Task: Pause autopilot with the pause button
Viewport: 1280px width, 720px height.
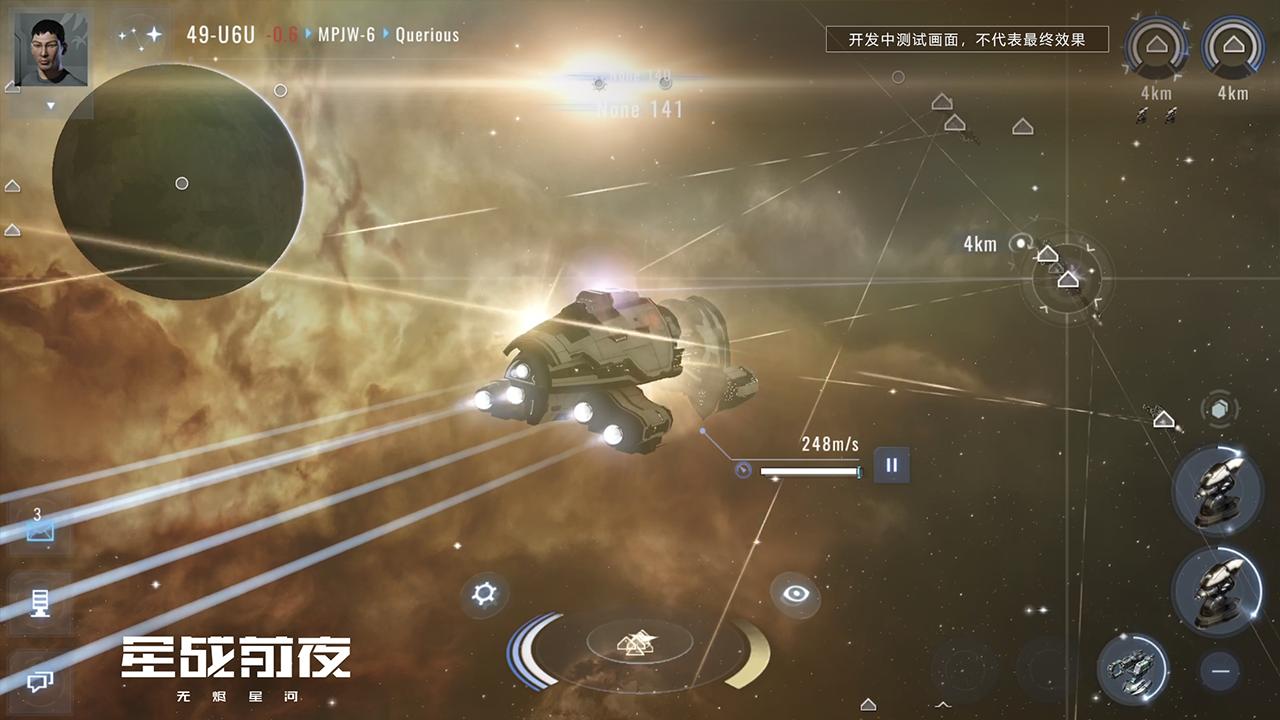Action: point(890,464)
